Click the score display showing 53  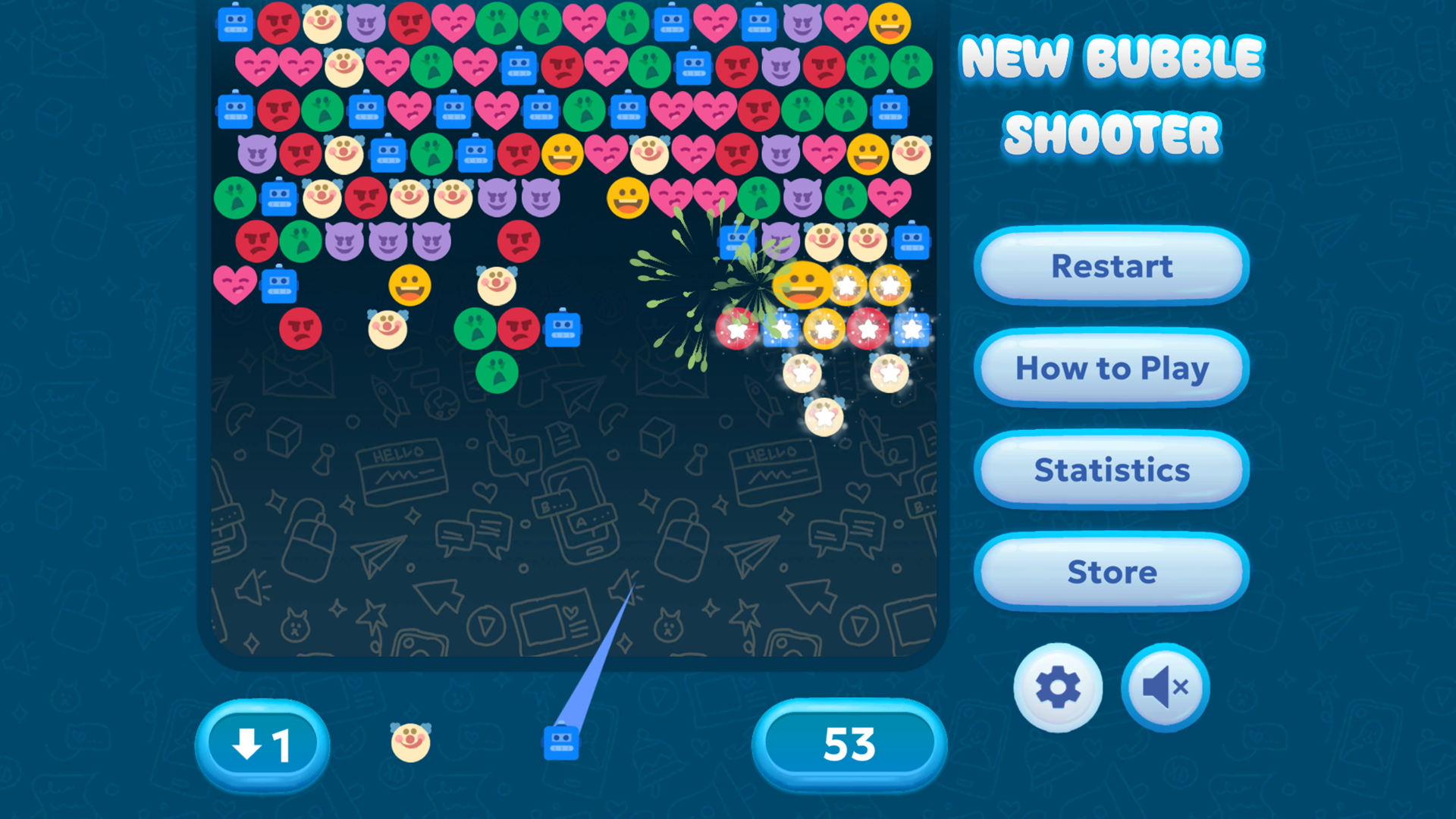point(849,744)
